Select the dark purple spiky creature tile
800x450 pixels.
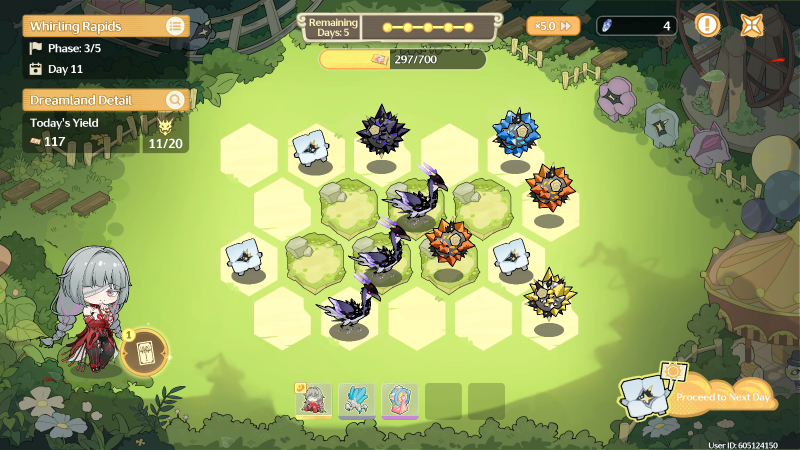(381, 131)
